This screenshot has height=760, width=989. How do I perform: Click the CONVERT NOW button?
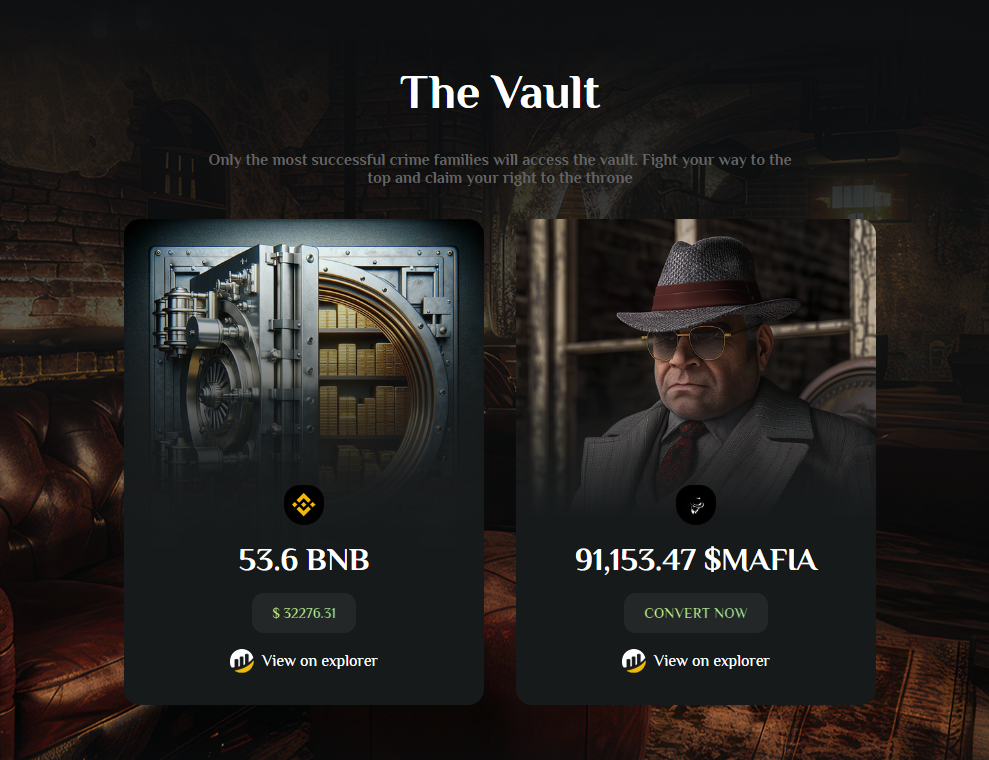695,613
